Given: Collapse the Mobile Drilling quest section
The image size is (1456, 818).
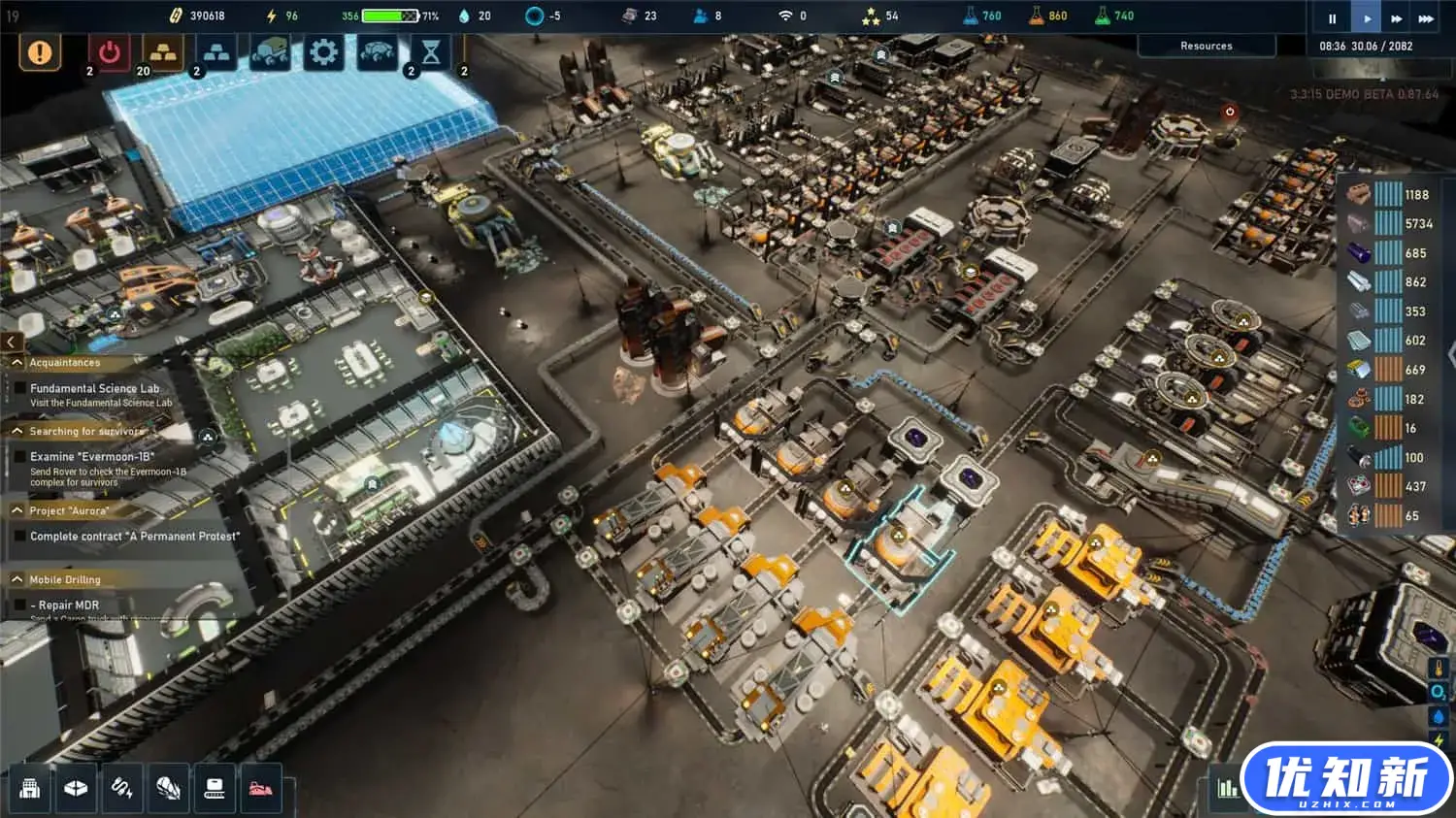Looking at the screenshot, I should pyautogui.click(x=17, y=579).
